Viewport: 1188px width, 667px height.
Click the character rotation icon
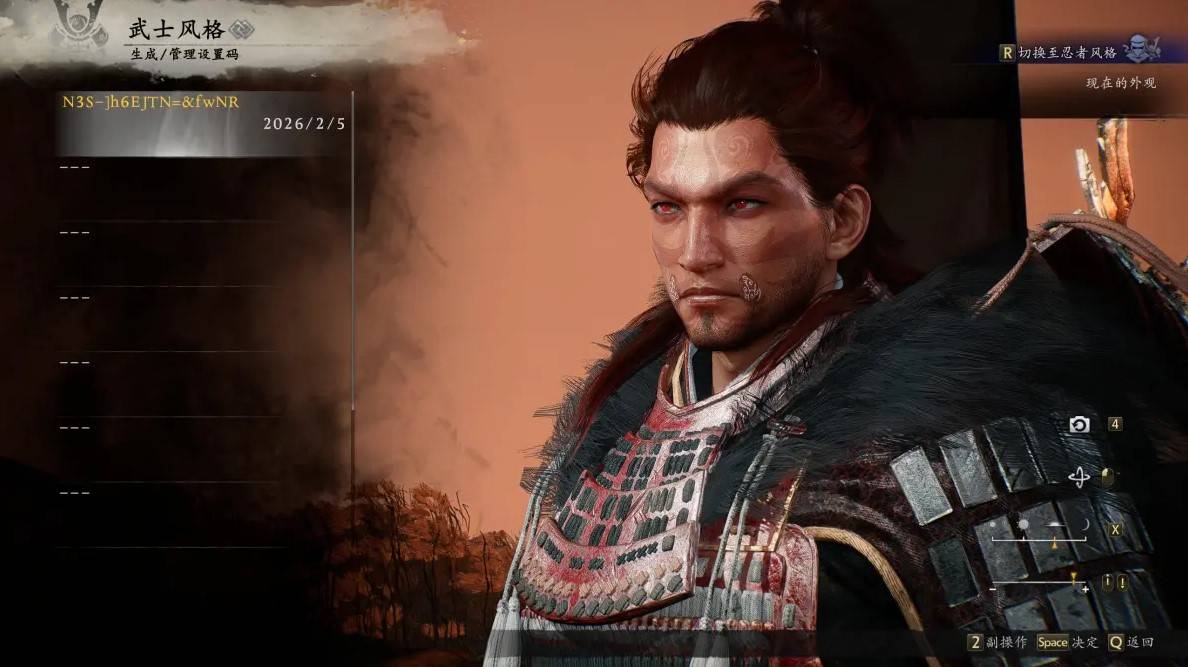pos(1079,478)
